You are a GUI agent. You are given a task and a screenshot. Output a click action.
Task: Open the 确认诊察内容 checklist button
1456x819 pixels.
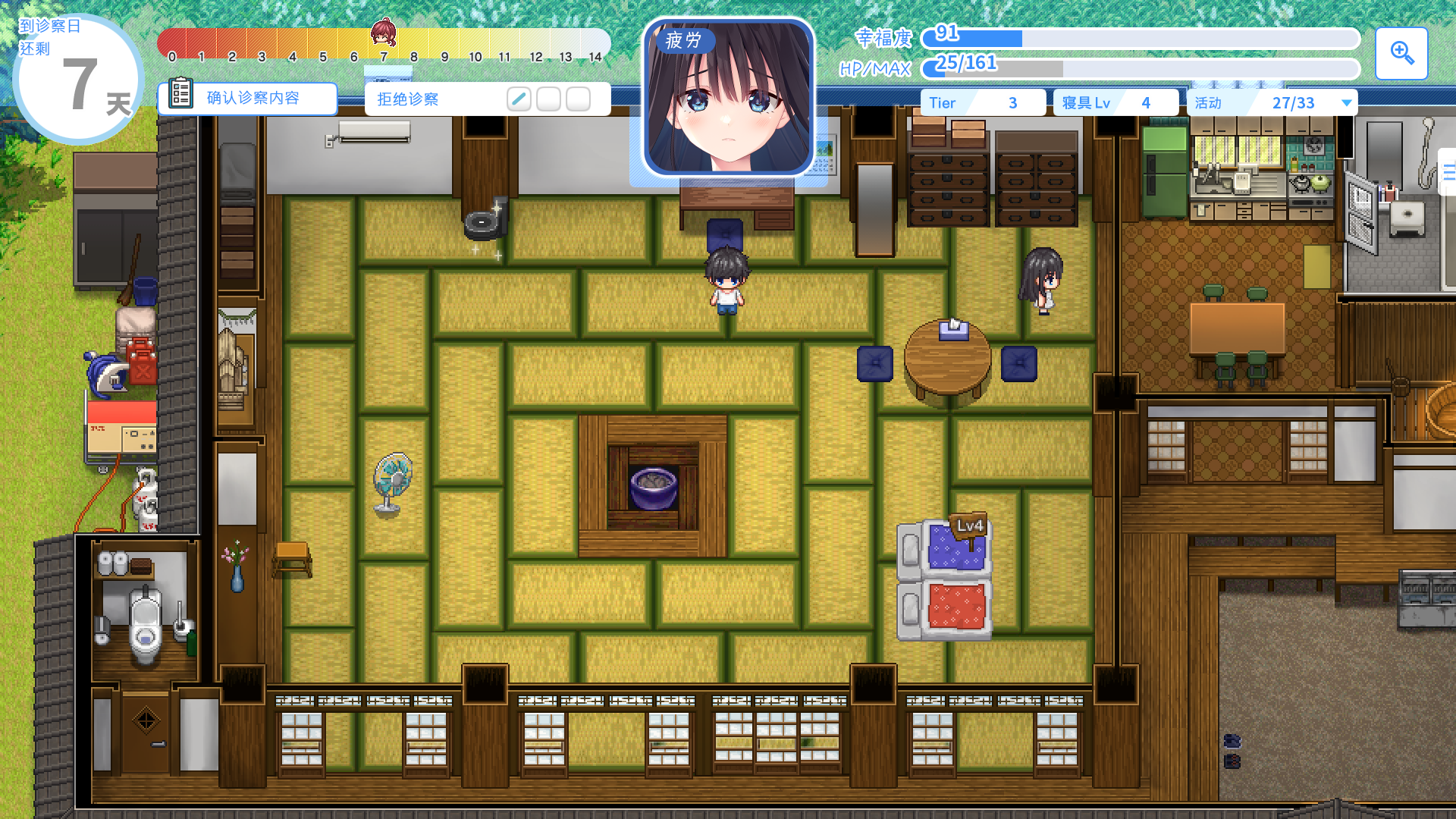pos(247,98)
